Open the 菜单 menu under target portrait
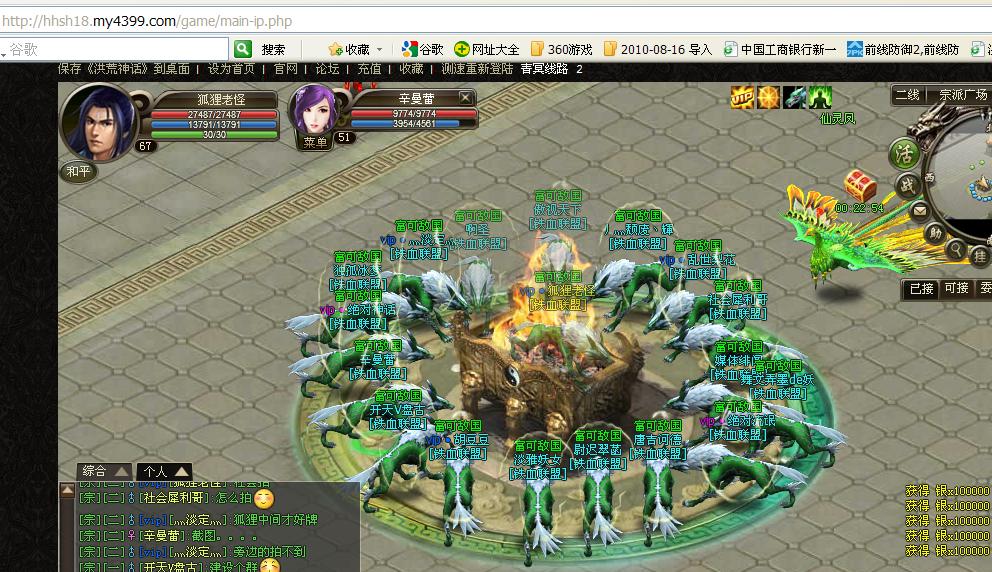992x572 pixels. pos(316,143)
